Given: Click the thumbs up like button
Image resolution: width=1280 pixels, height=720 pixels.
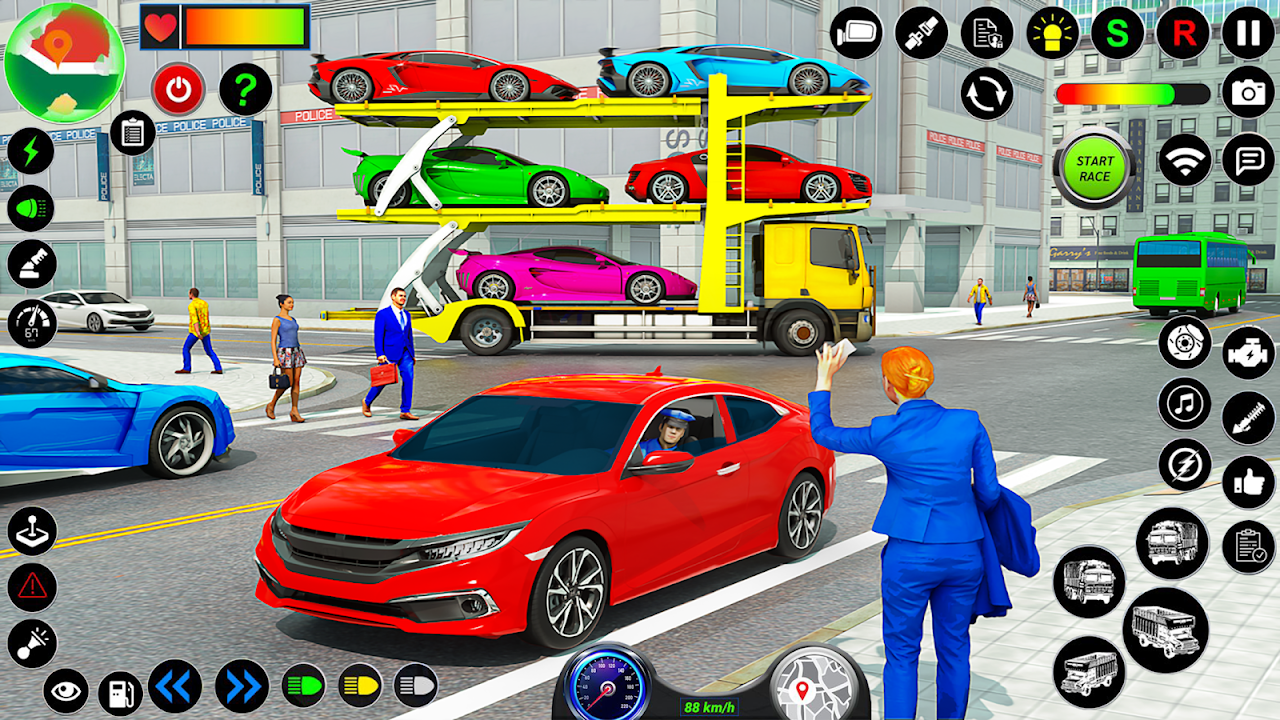Looking at the screenshot, I should 1248,482.
